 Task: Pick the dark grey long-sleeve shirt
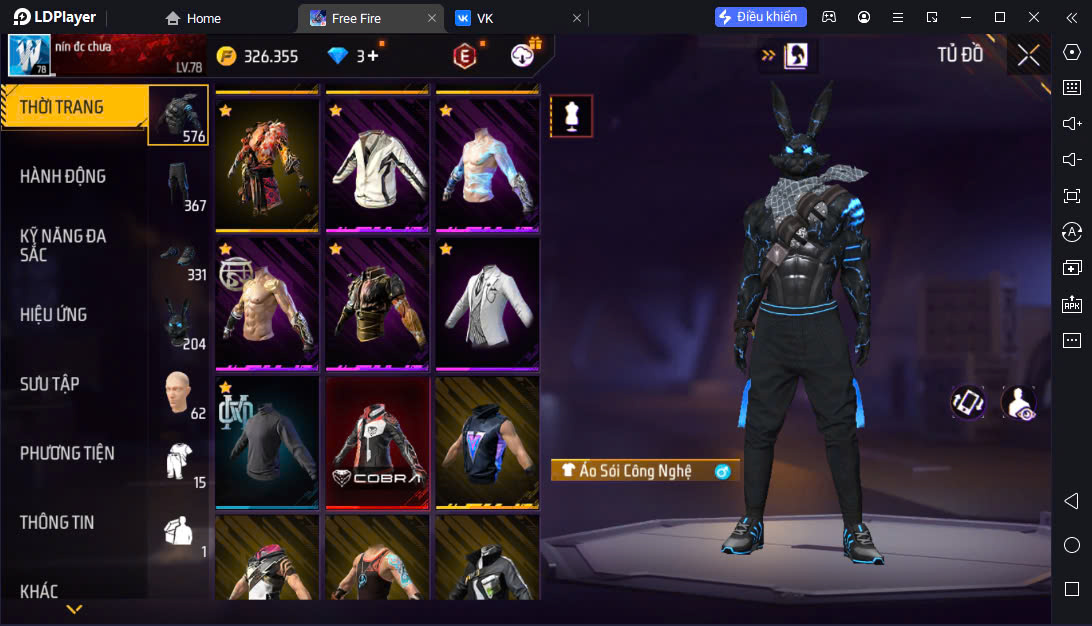click(x=267, y=441)
